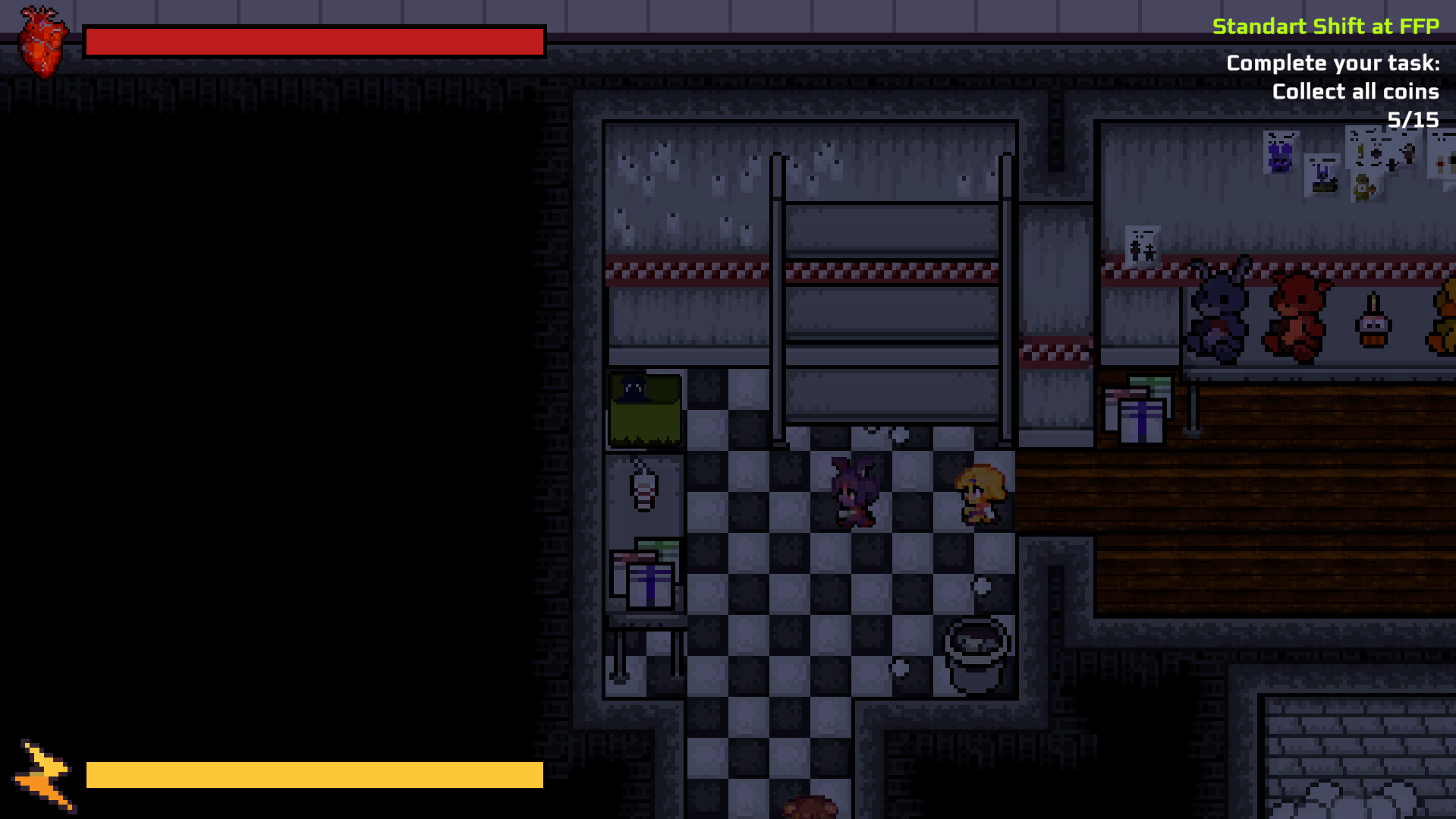Click the Collect all coins objective text
This screenshot has width=1456, height=819.
(1355, 91)
